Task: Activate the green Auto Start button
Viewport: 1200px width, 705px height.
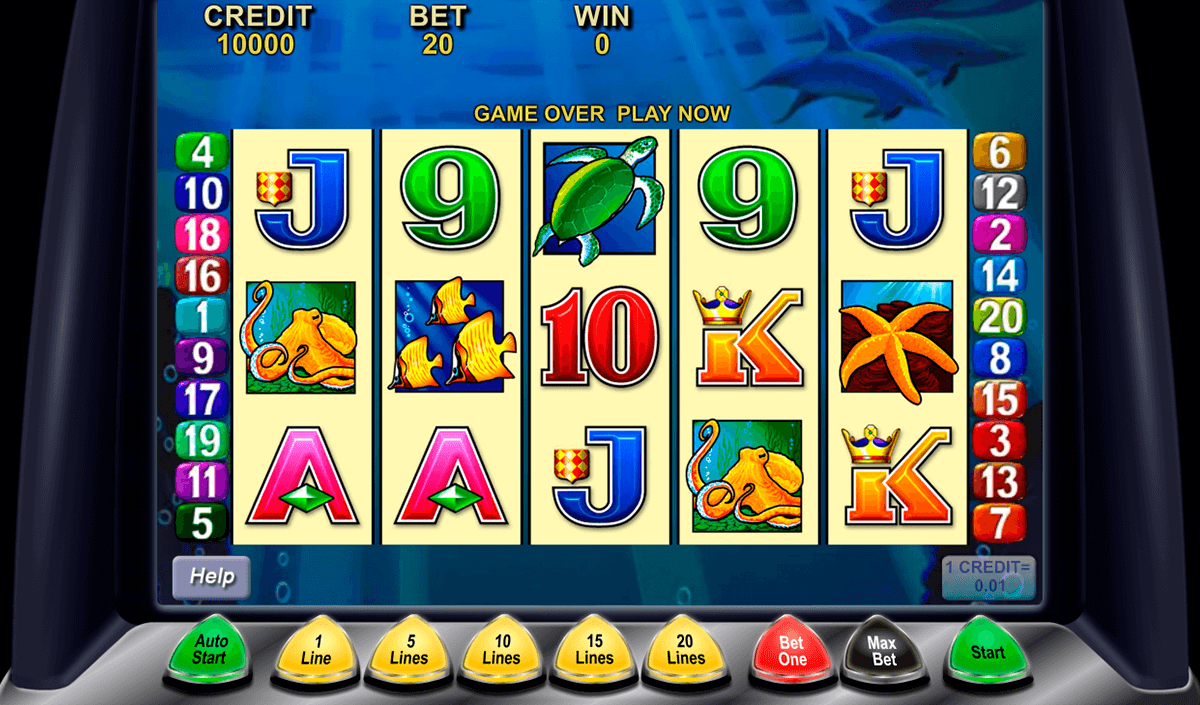Action: point(211,649)
